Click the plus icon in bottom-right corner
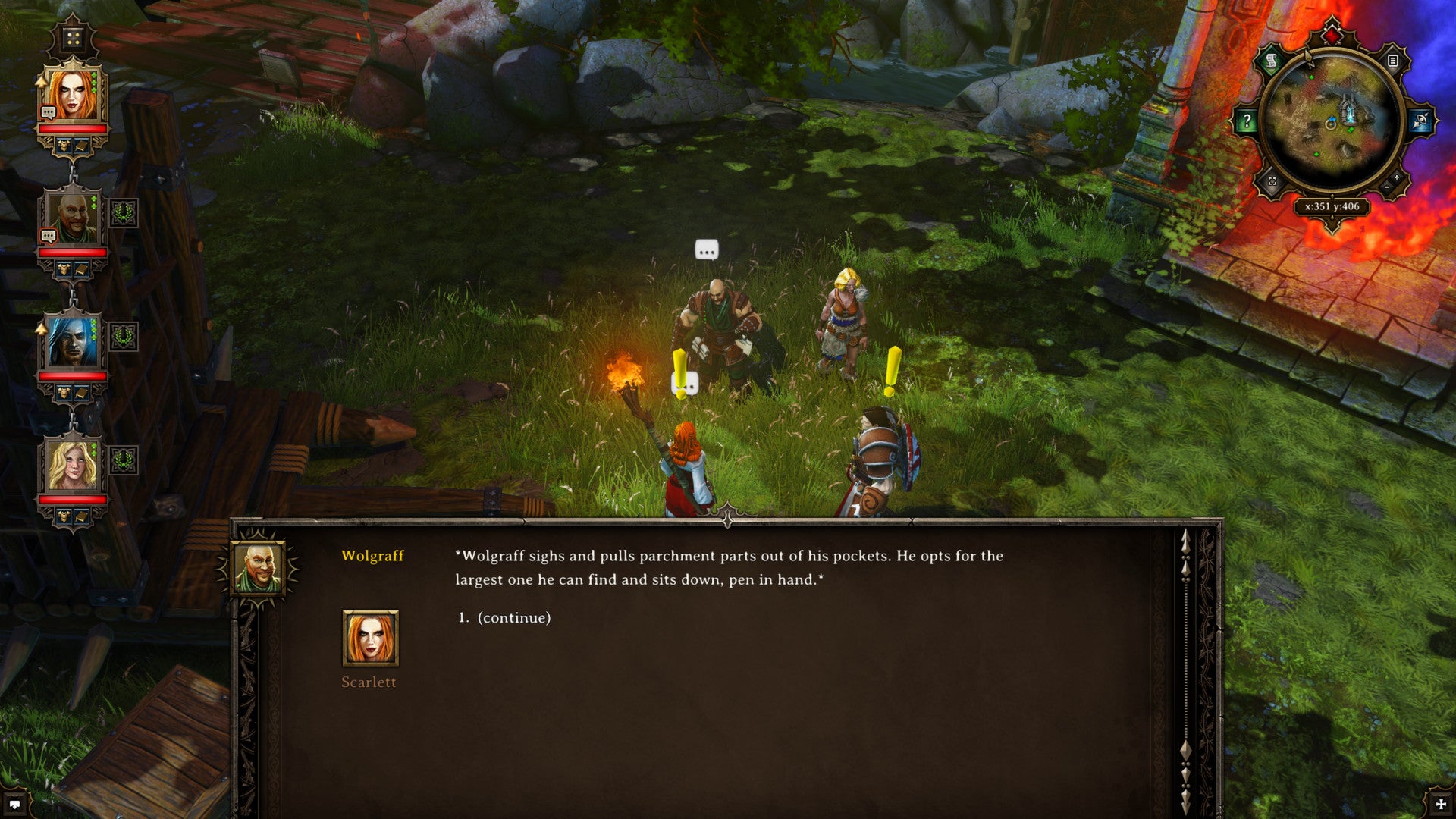Image resolution: width=1456 pixels, height=819 pixels. tap(1441, 805)
